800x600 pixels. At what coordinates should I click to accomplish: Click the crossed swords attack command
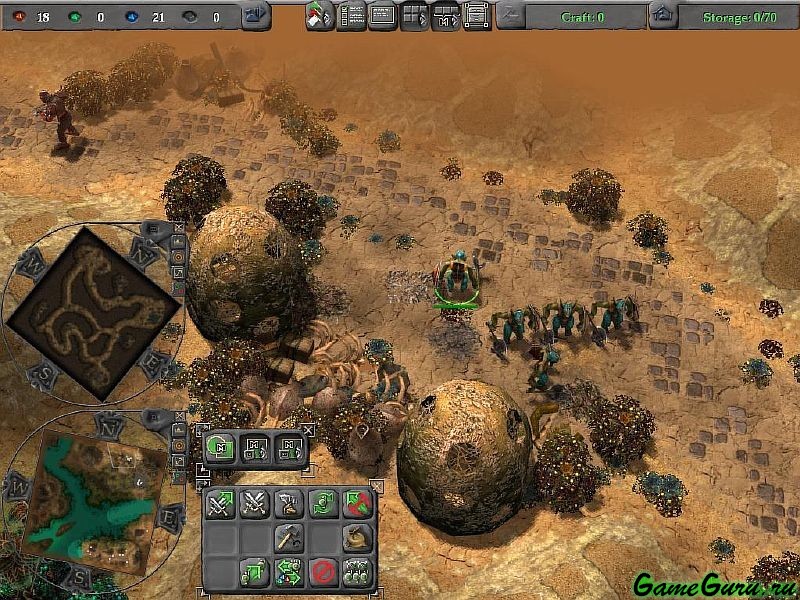(253, 504)
